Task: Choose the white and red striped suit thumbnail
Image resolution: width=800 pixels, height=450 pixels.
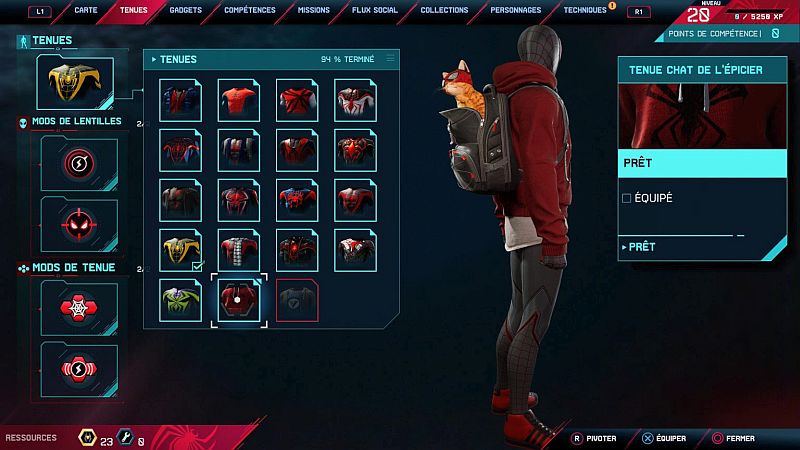Action: pos(239,249)
